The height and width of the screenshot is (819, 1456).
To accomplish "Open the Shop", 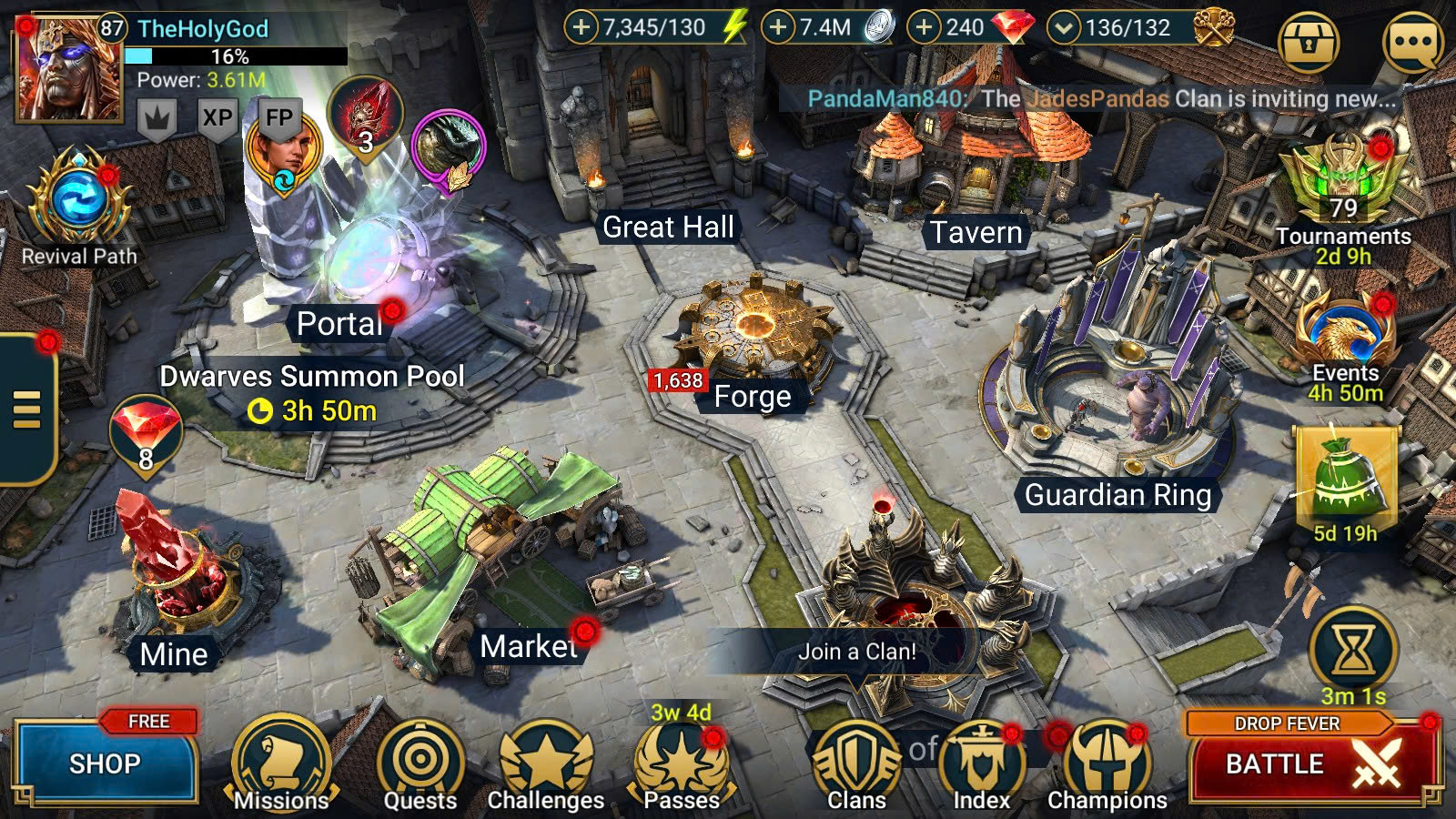I will coord(106,763).
